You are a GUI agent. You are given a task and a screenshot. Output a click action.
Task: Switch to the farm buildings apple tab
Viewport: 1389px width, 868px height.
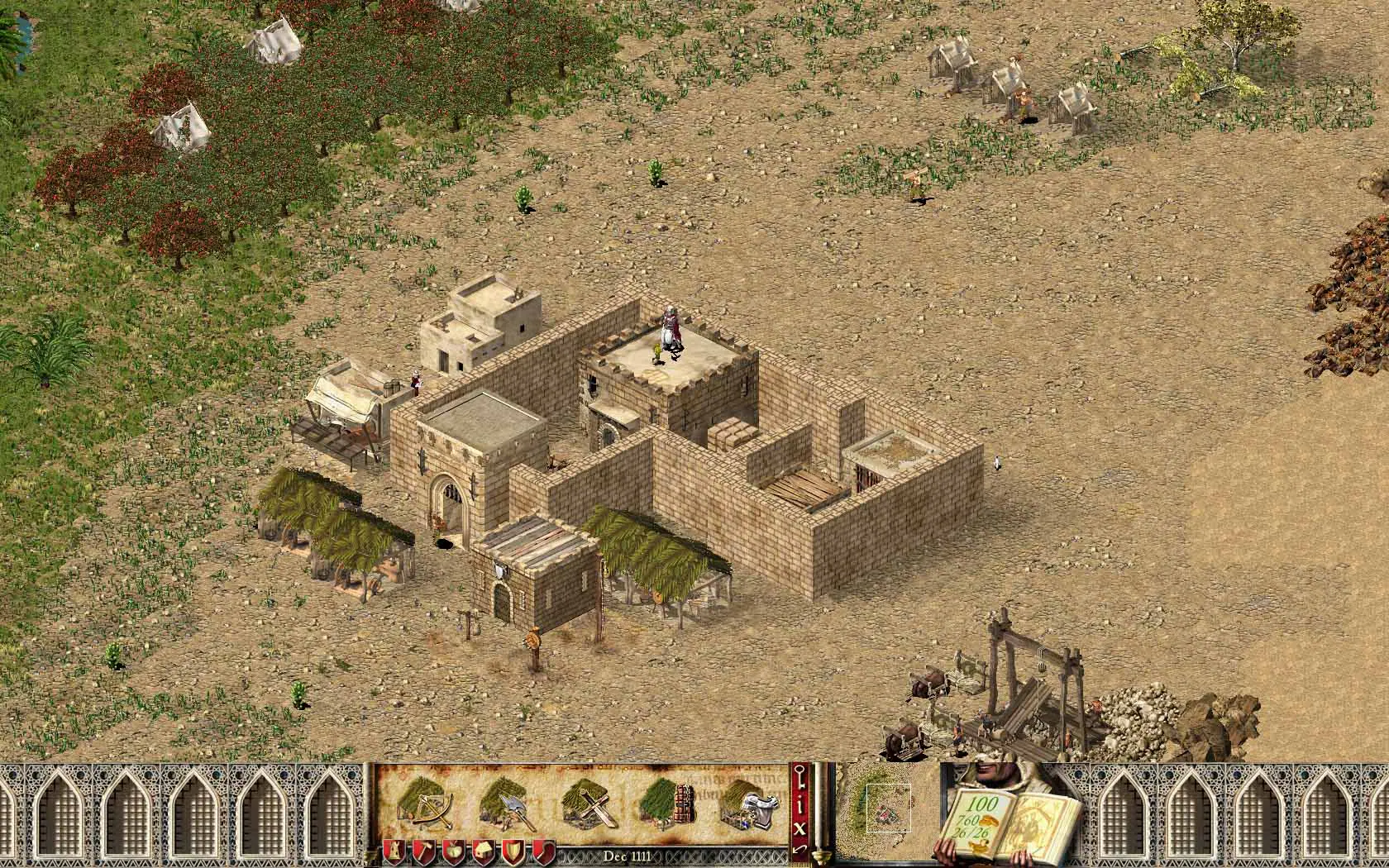point(454,851)
